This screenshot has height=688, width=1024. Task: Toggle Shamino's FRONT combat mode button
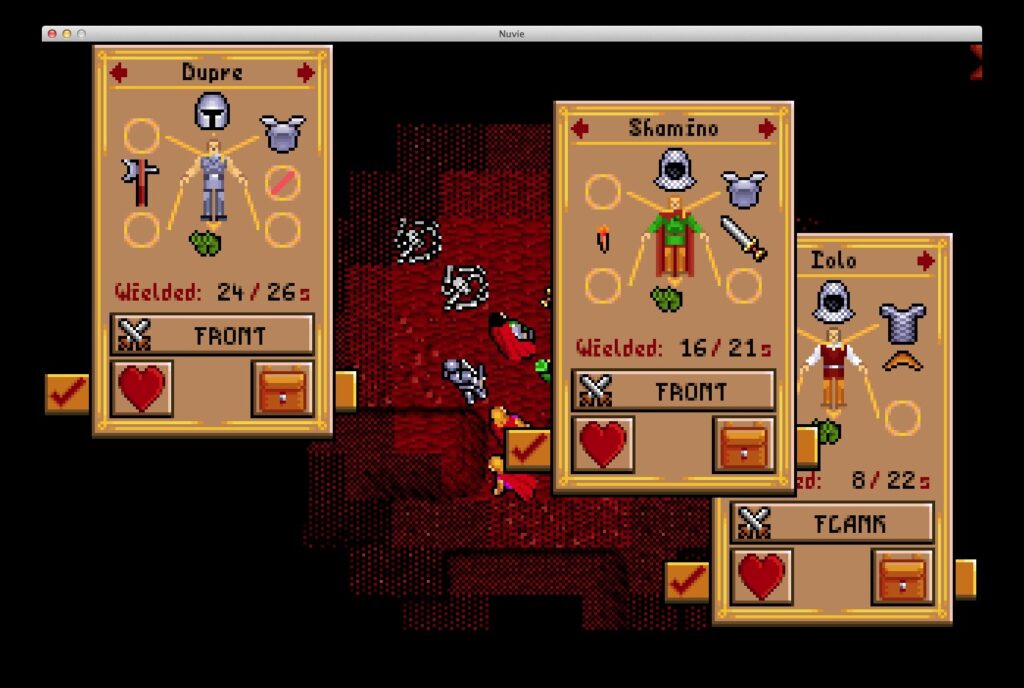click(673, 391)
